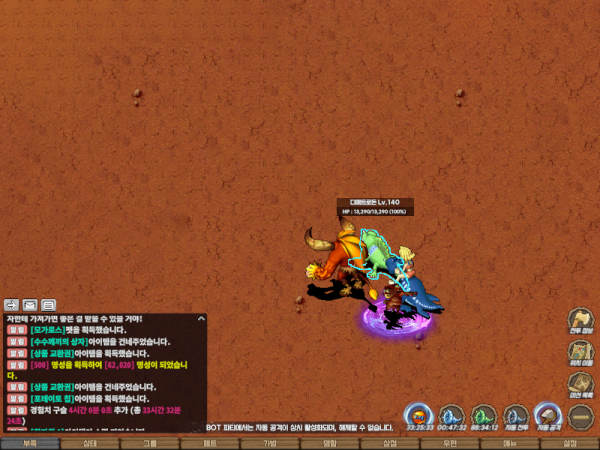Image resolution: width=600 pixels, height=450 pixels.
Task: Click the list button above the chat log
Action: pos(48,304)
